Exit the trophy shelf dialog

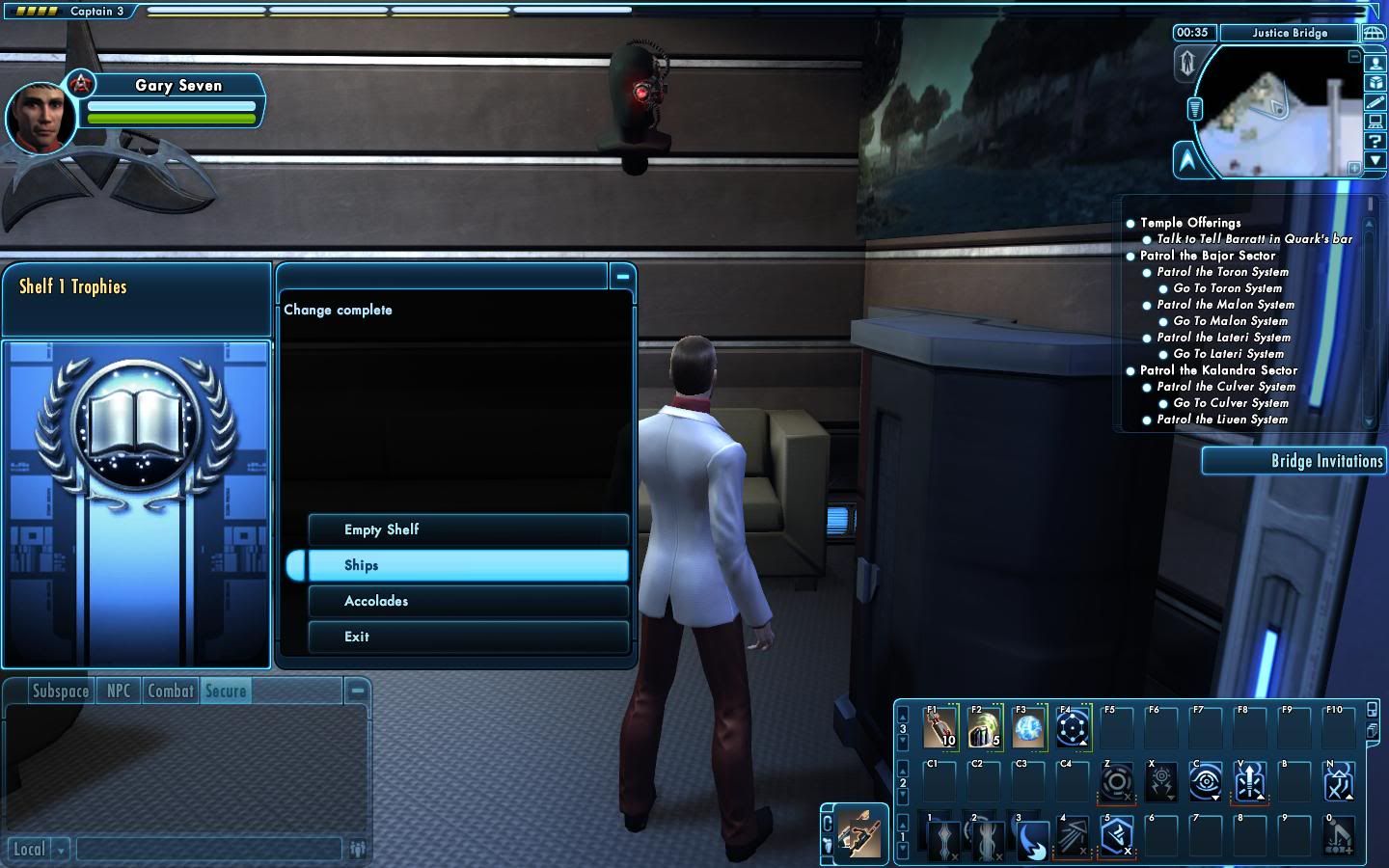468,637
